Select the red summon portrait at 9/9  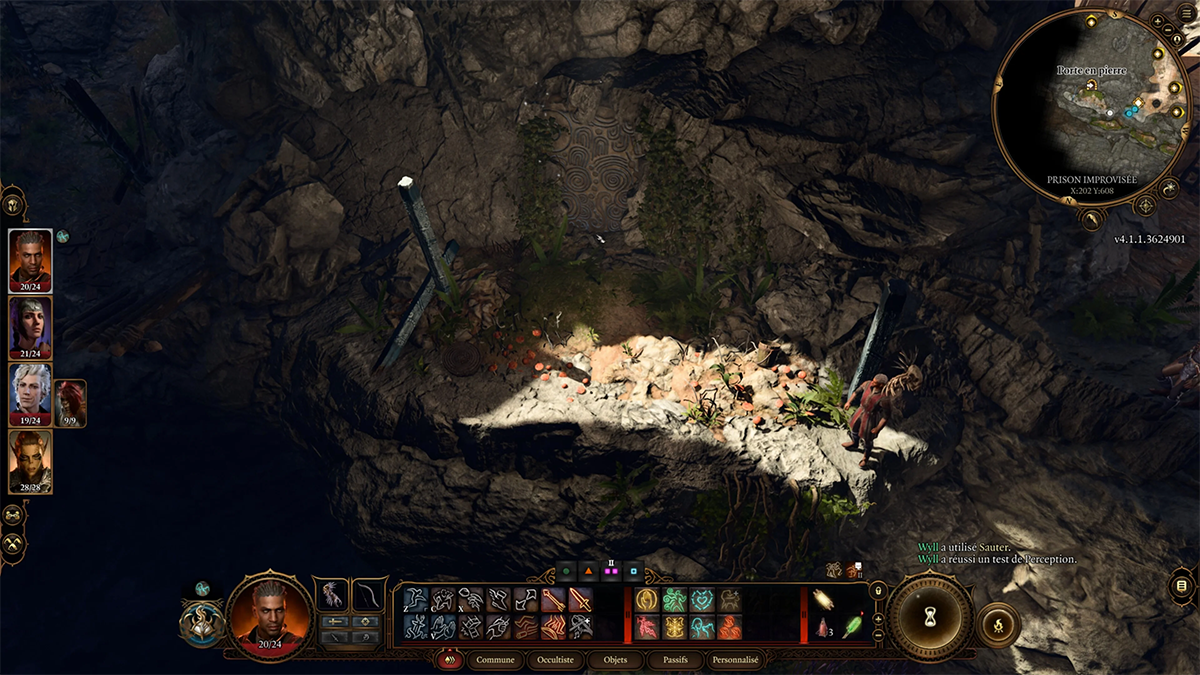coord(70,402)
